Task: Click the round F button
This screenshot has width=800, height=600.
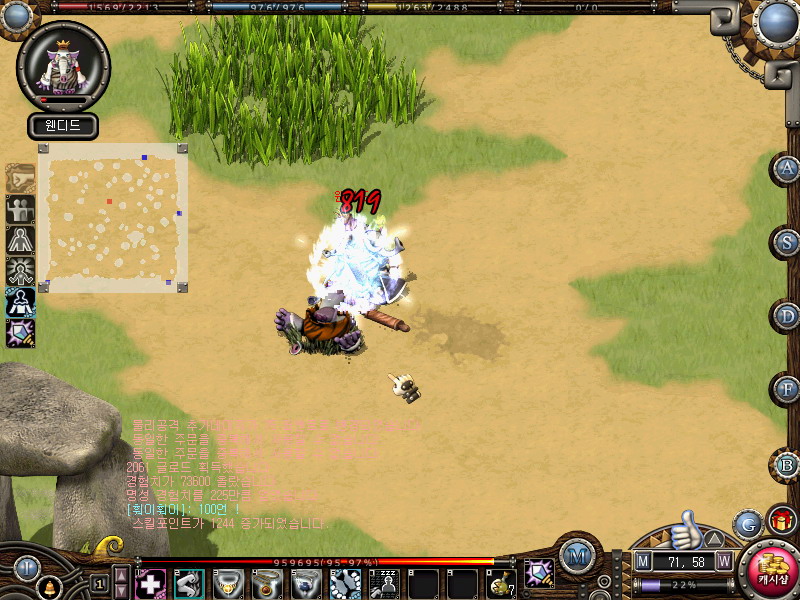Action: pyautogui.click(x=788, y=389)
